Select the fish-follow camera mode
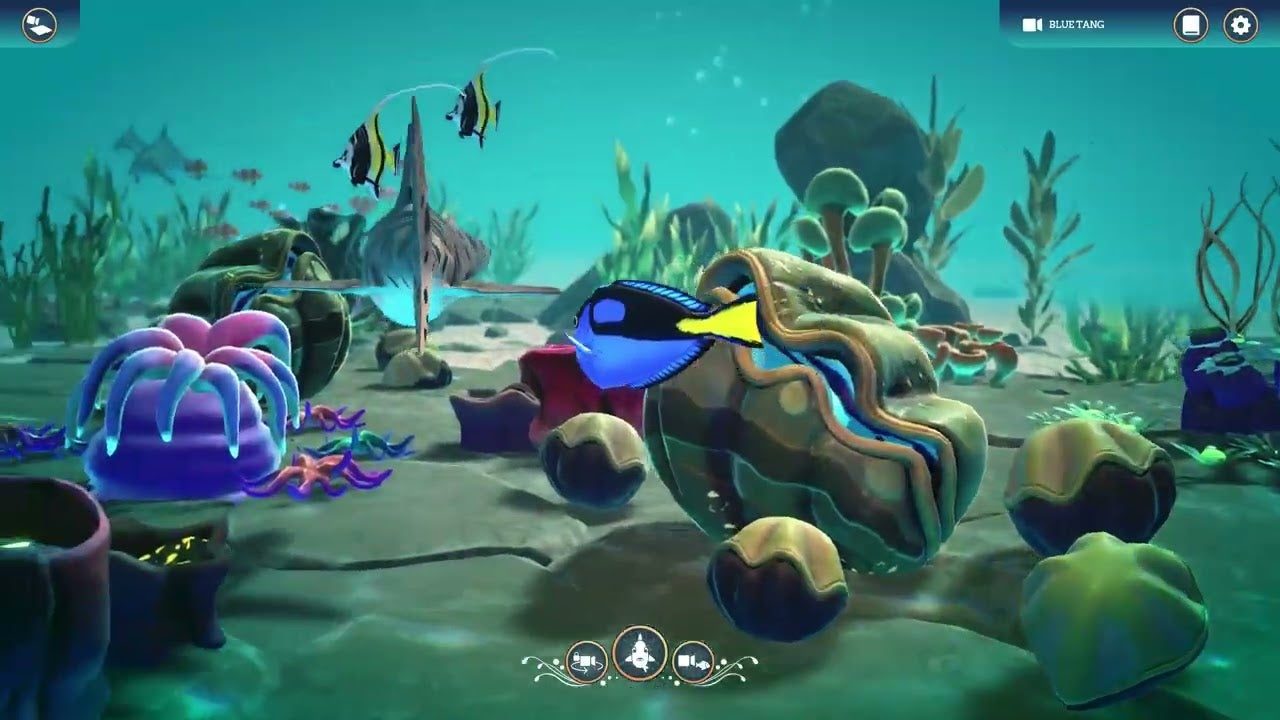 tap(693, 660)
